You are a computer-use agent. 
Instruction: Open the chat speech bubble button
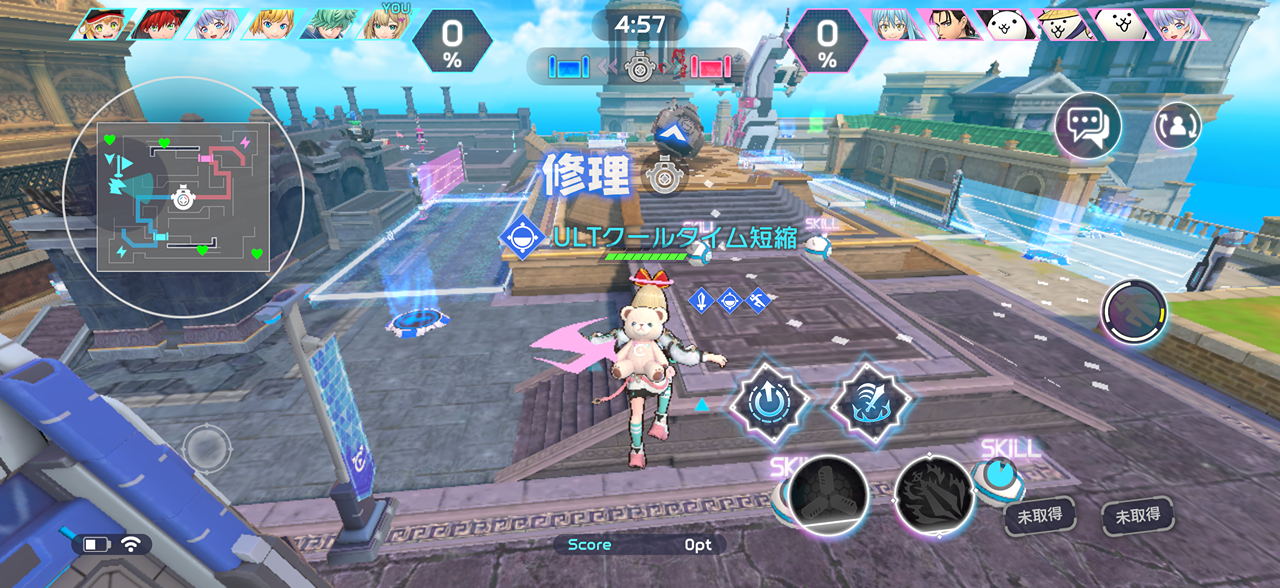(x=1088, y=126)
